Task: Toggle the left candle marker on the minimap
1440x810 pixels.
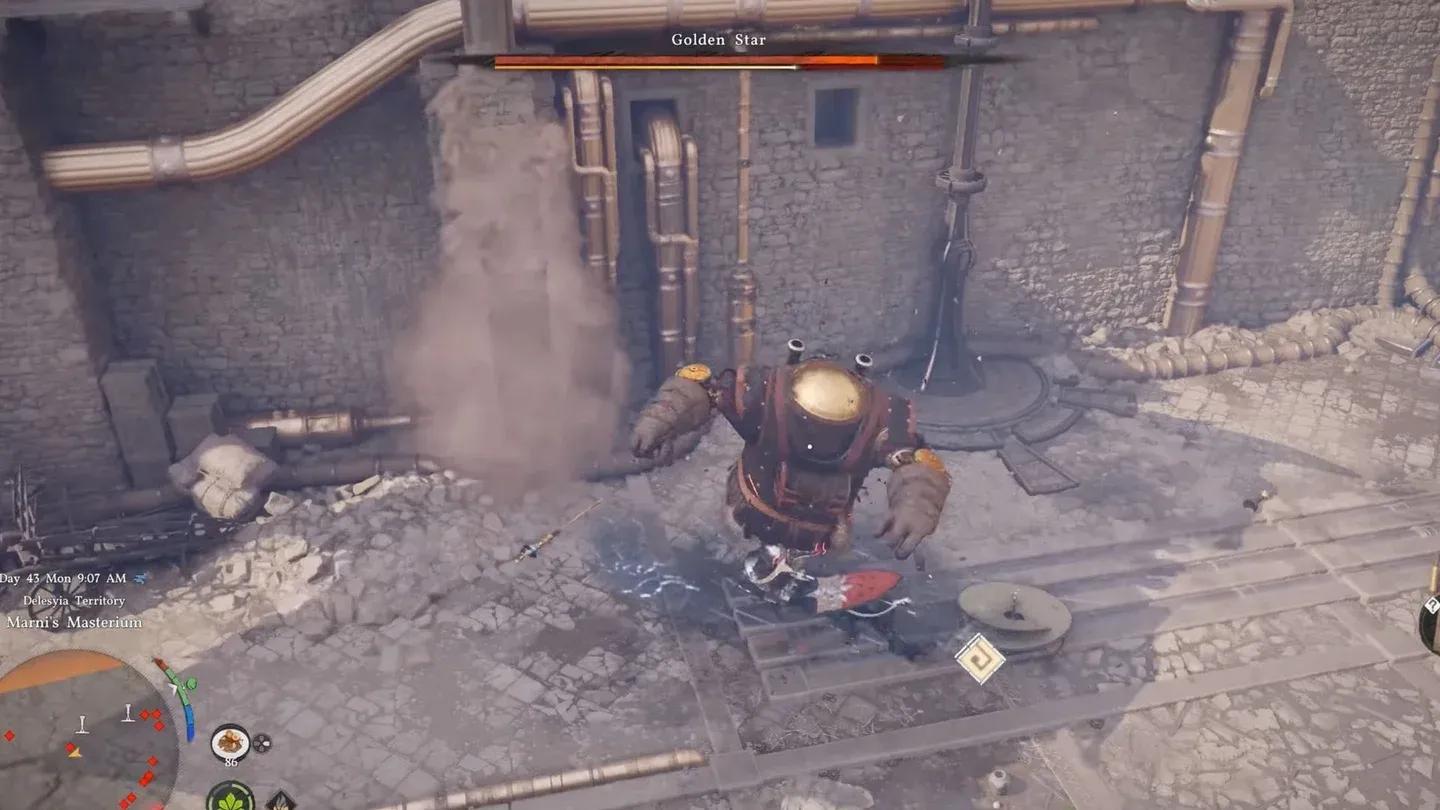Action: click(x=81, y=724)
